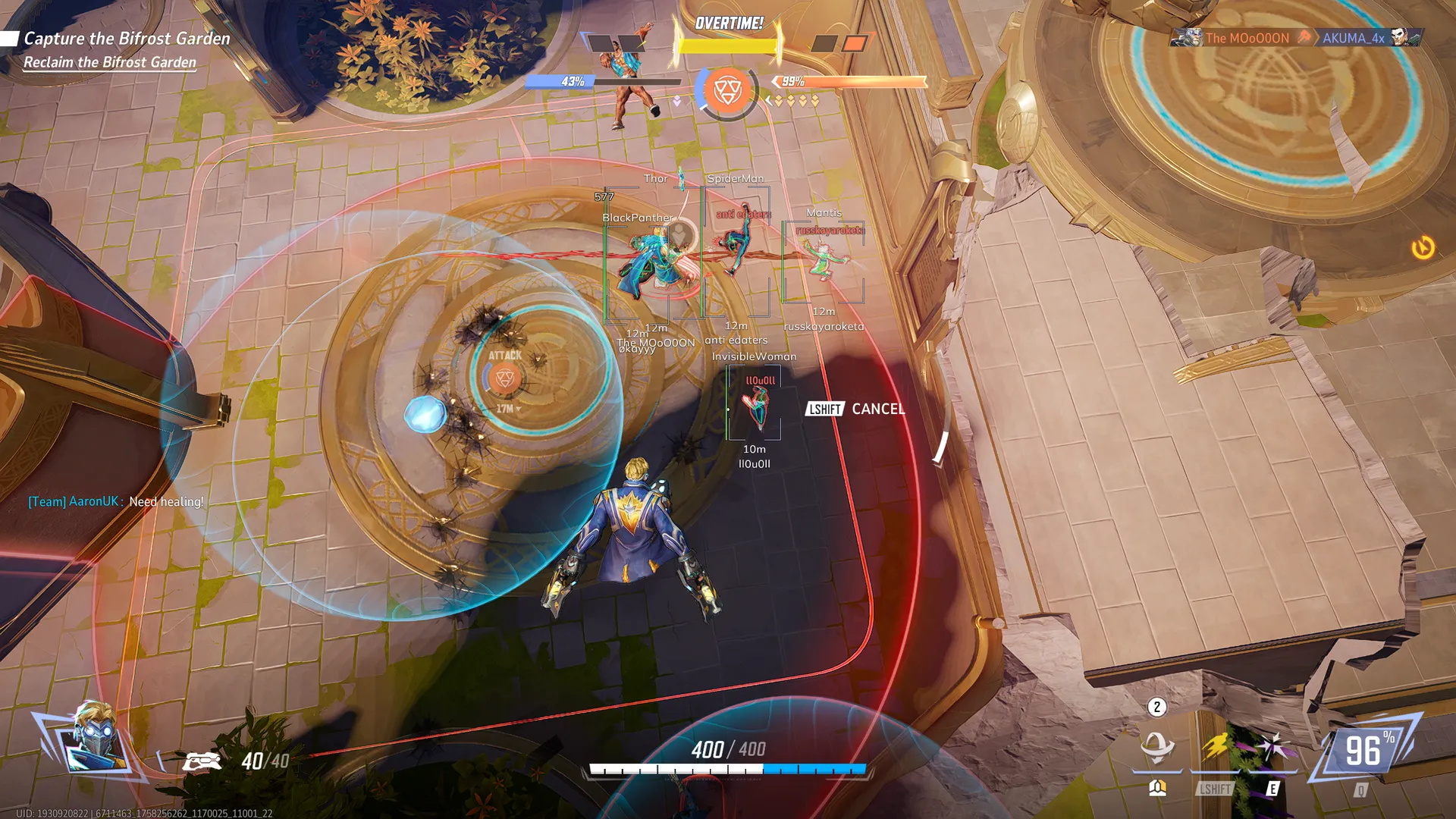Click the orange ability timer icon
The width and height of the screenshot is (1456, 819).
[1423, 248]
